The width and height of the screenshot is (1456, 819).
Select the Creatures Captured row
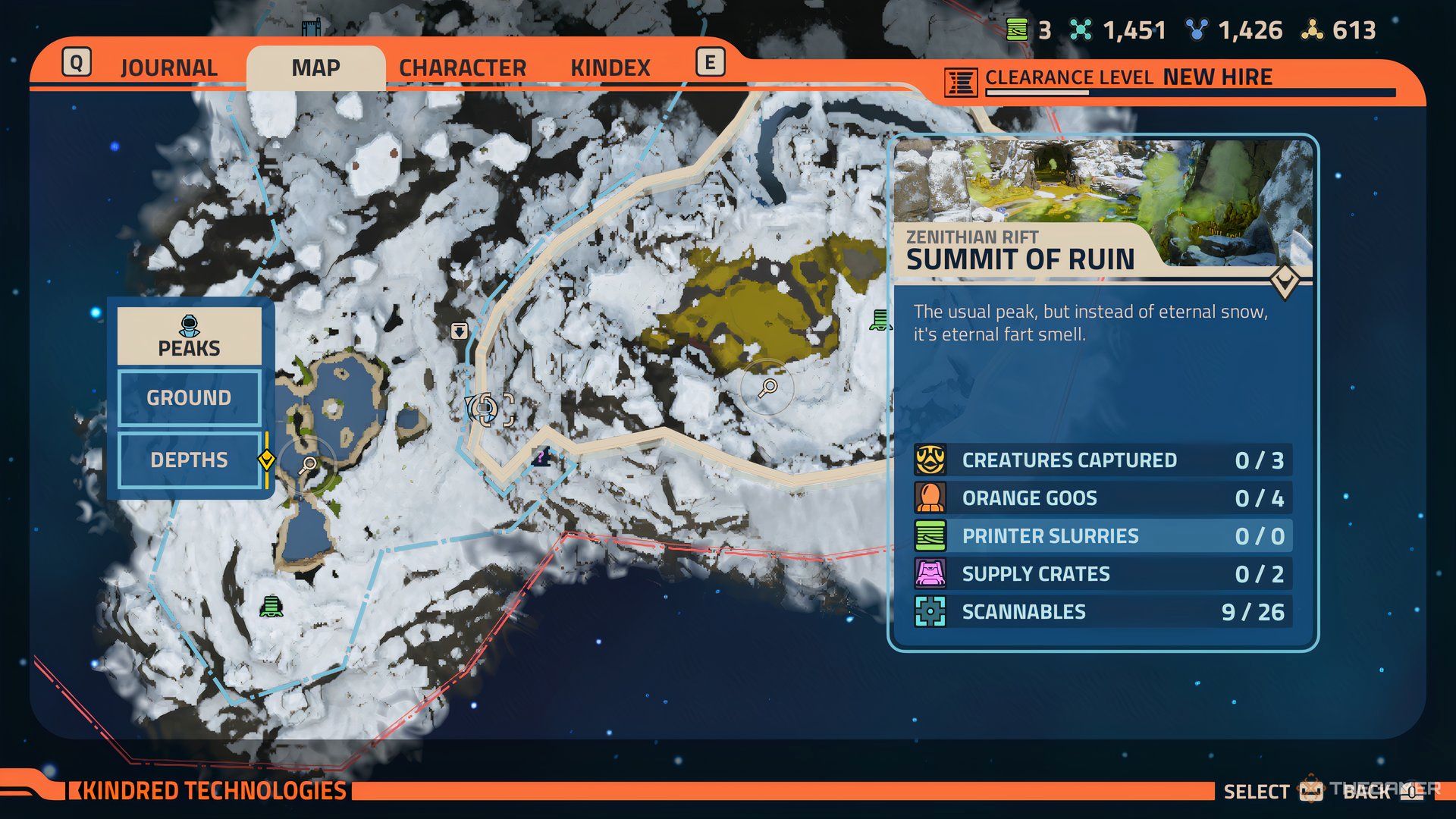point(1103,460)
